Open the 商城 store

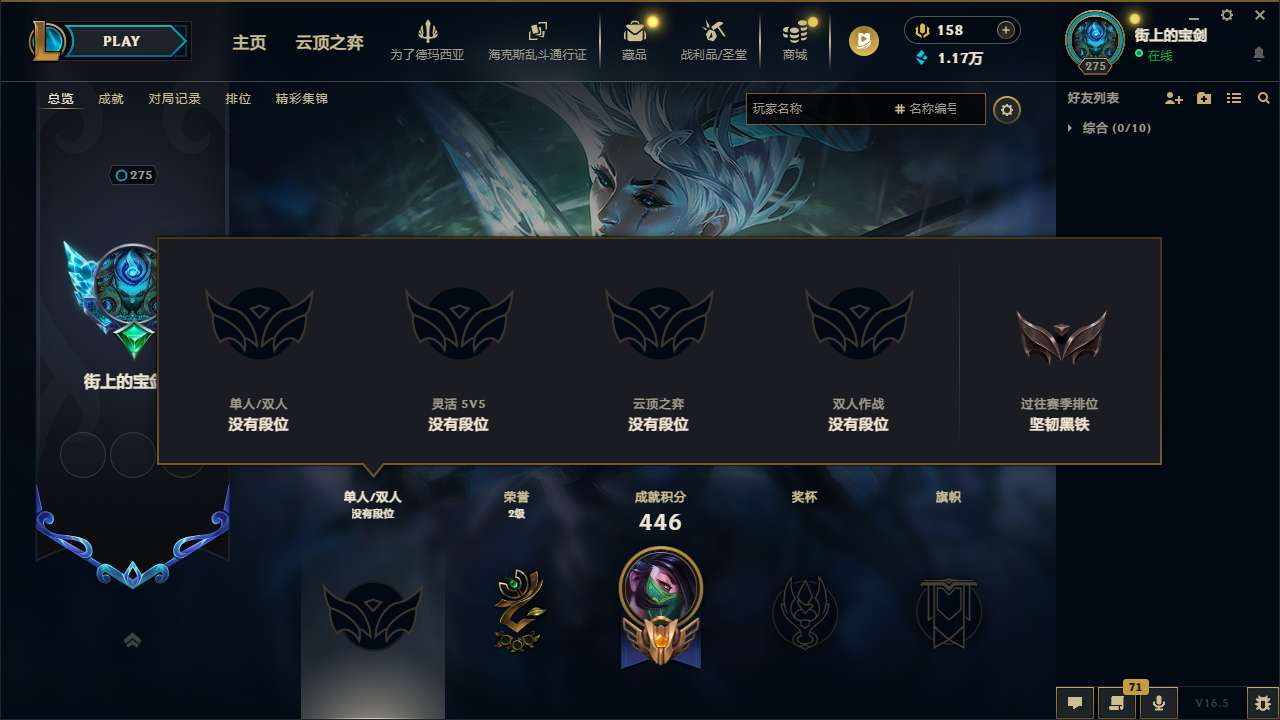(x=795, y=42)
